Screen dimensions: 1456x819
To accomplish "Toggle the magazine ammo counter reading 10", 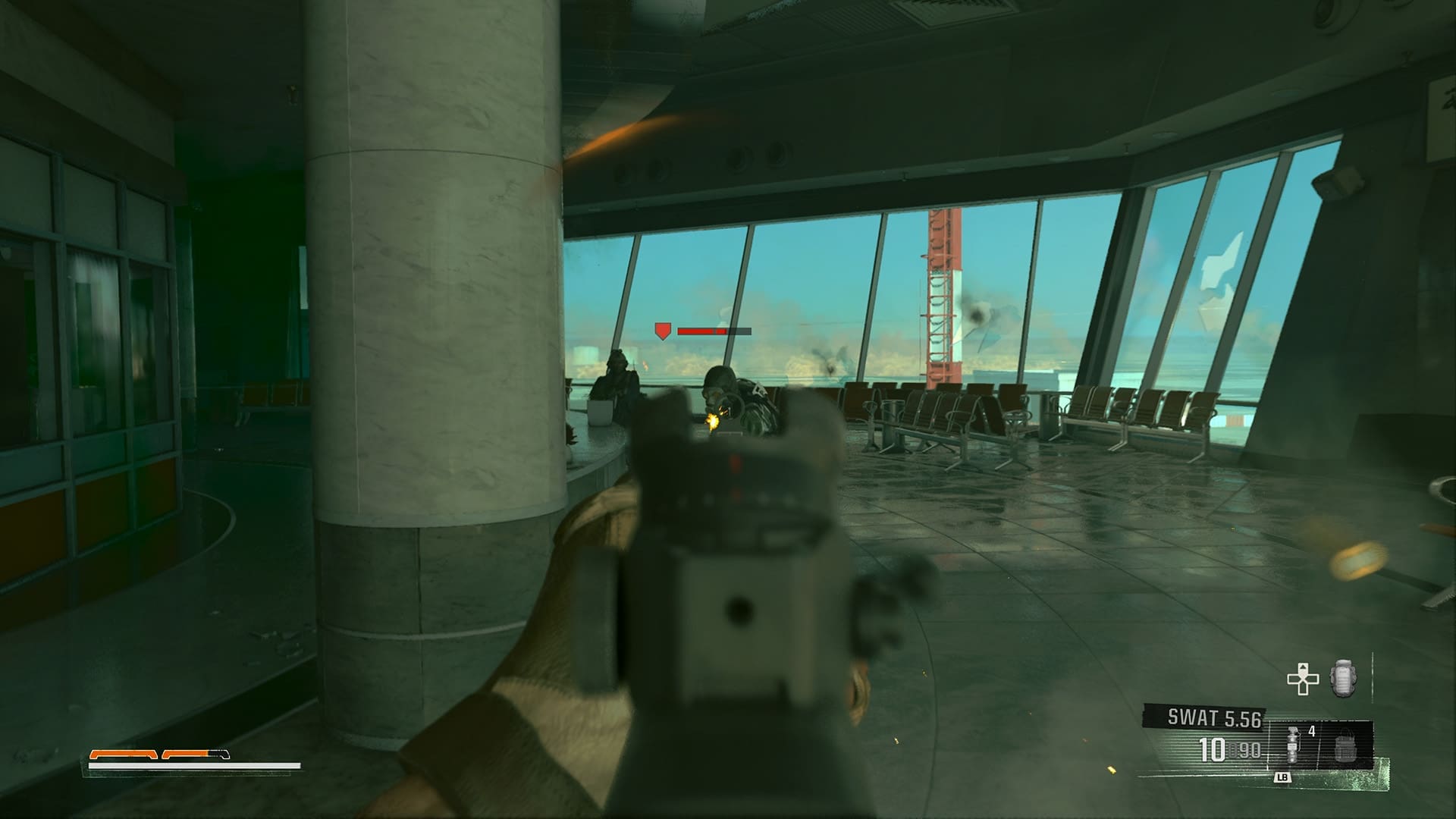I will pos(1212,749).
